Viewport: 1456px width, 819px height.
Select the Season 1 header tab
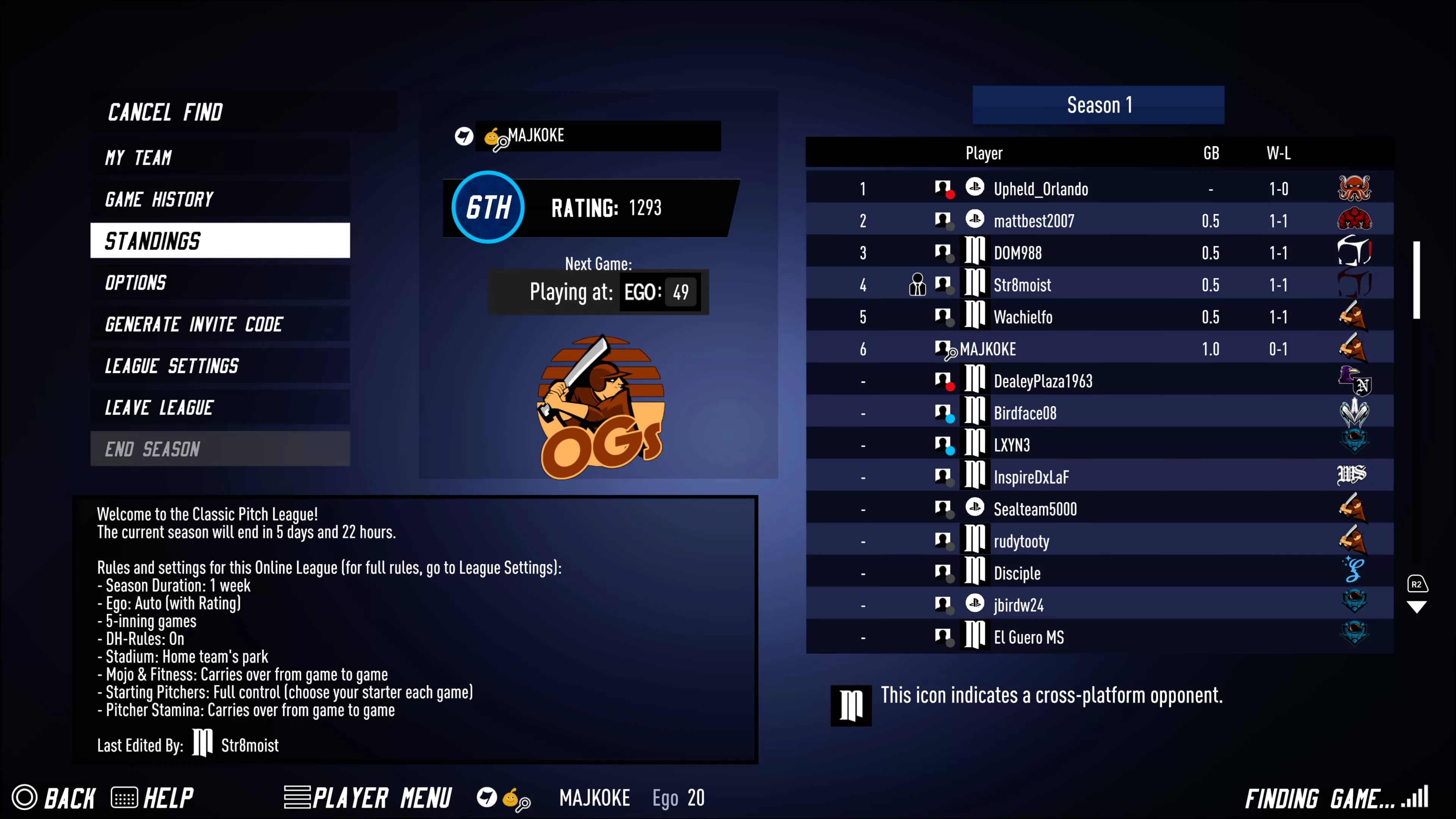coord(1098,105)
